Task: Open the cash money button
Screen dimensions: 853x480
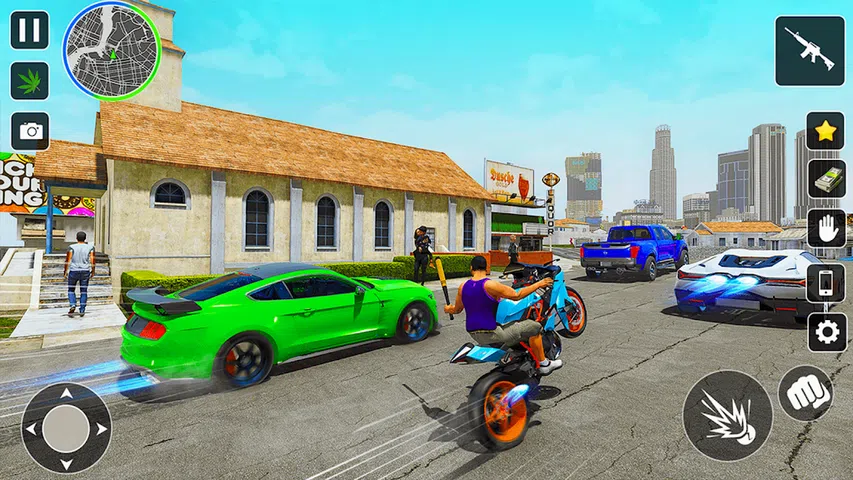Action: (826, 180)
